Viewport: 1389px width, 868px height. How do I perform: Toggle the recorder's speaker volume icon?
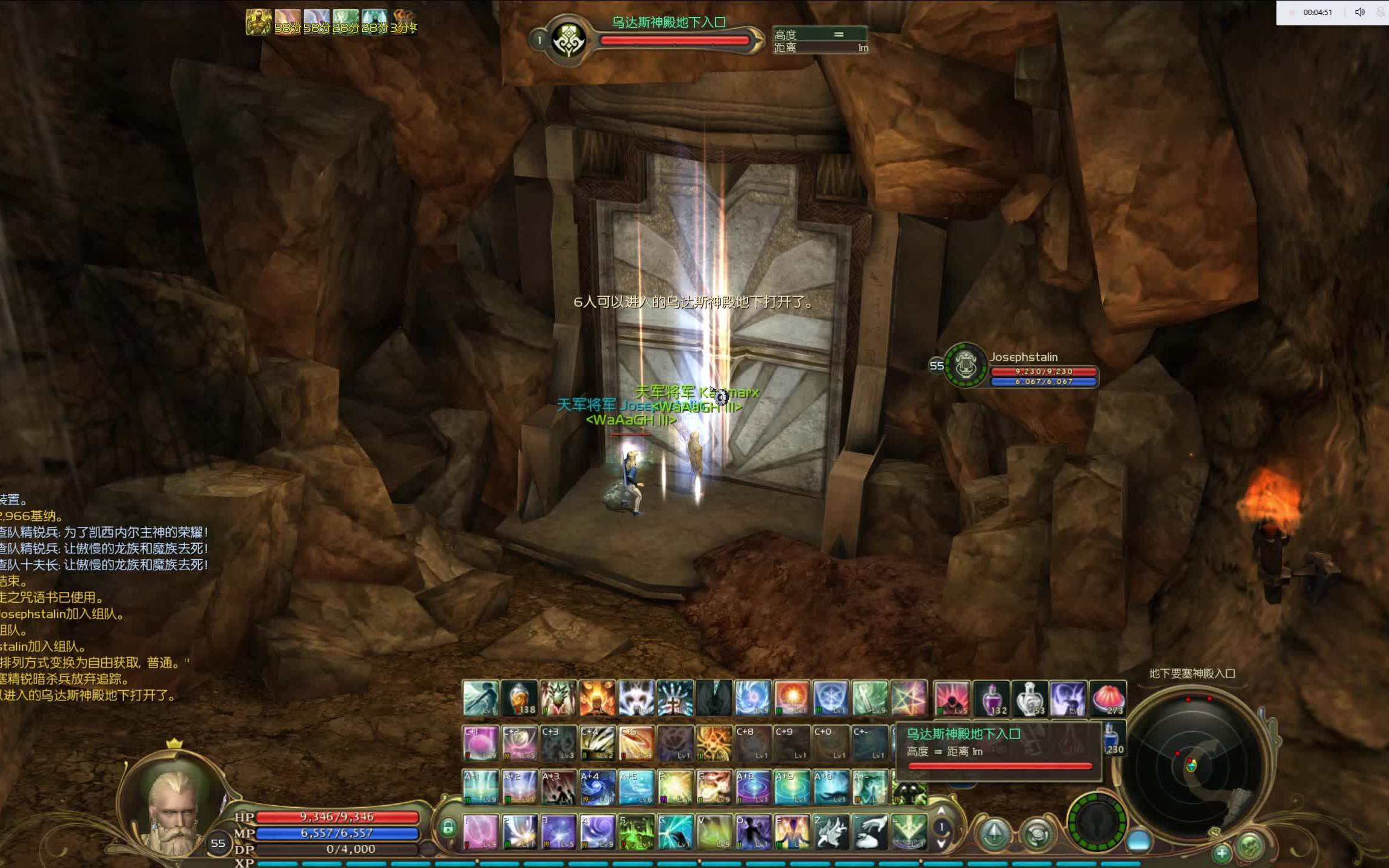[x=1359, y=12]
